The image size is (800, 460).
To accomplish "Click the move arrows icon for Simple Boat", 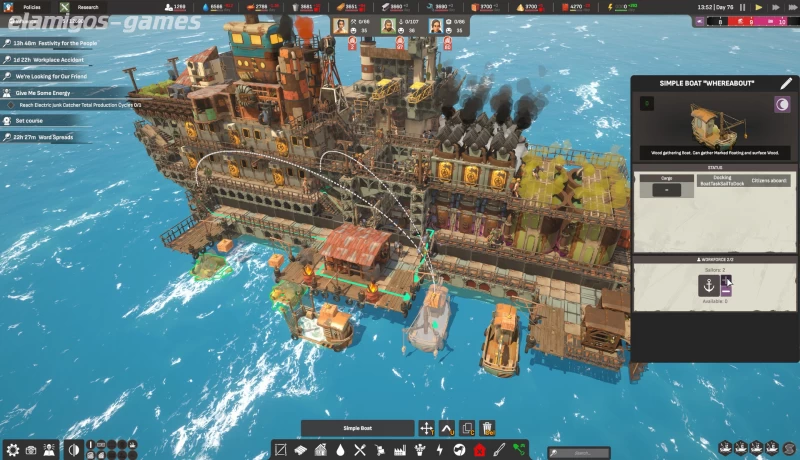I will click(427, 428).
